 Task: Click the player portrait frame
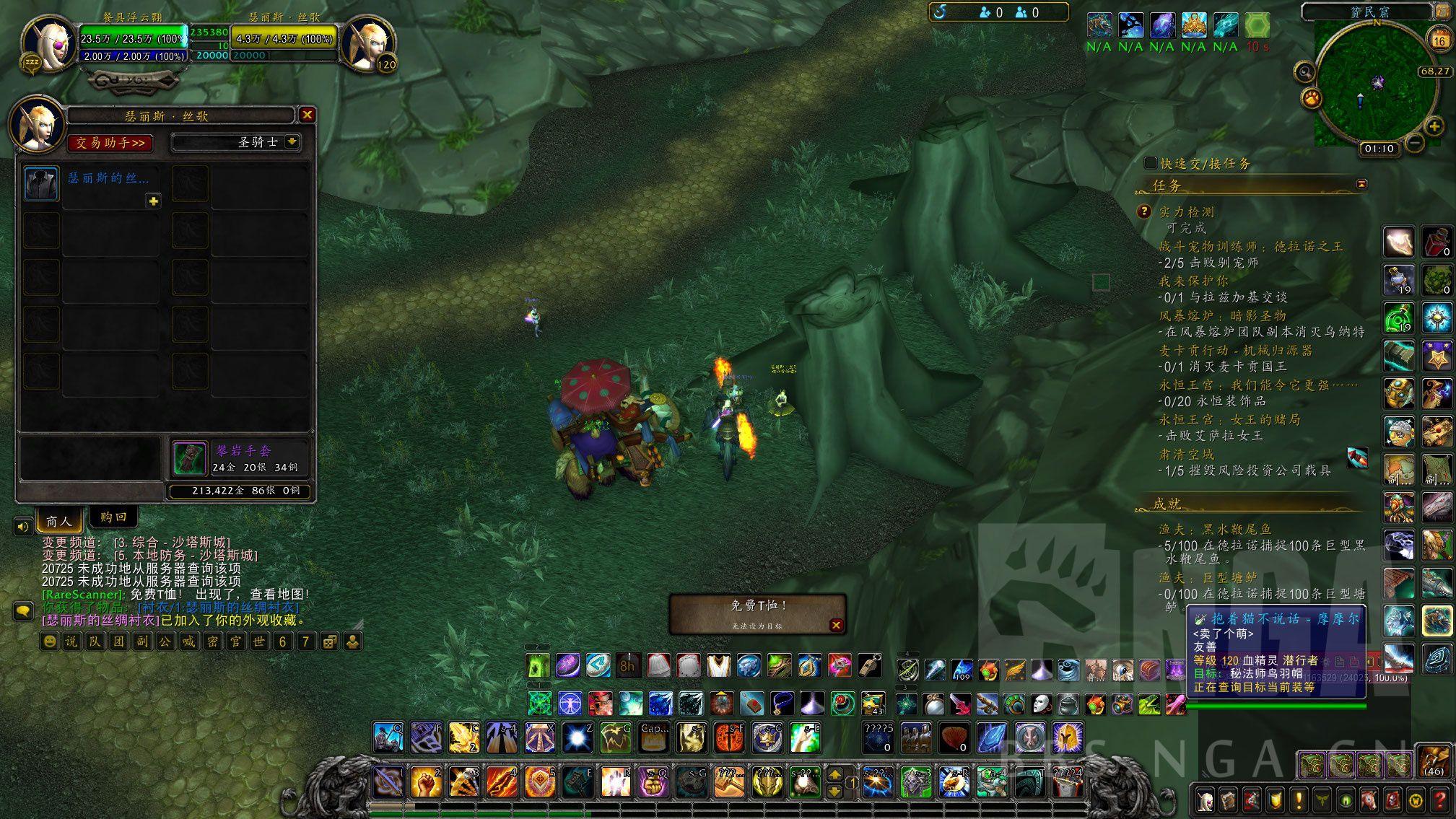tap(48, 43)
